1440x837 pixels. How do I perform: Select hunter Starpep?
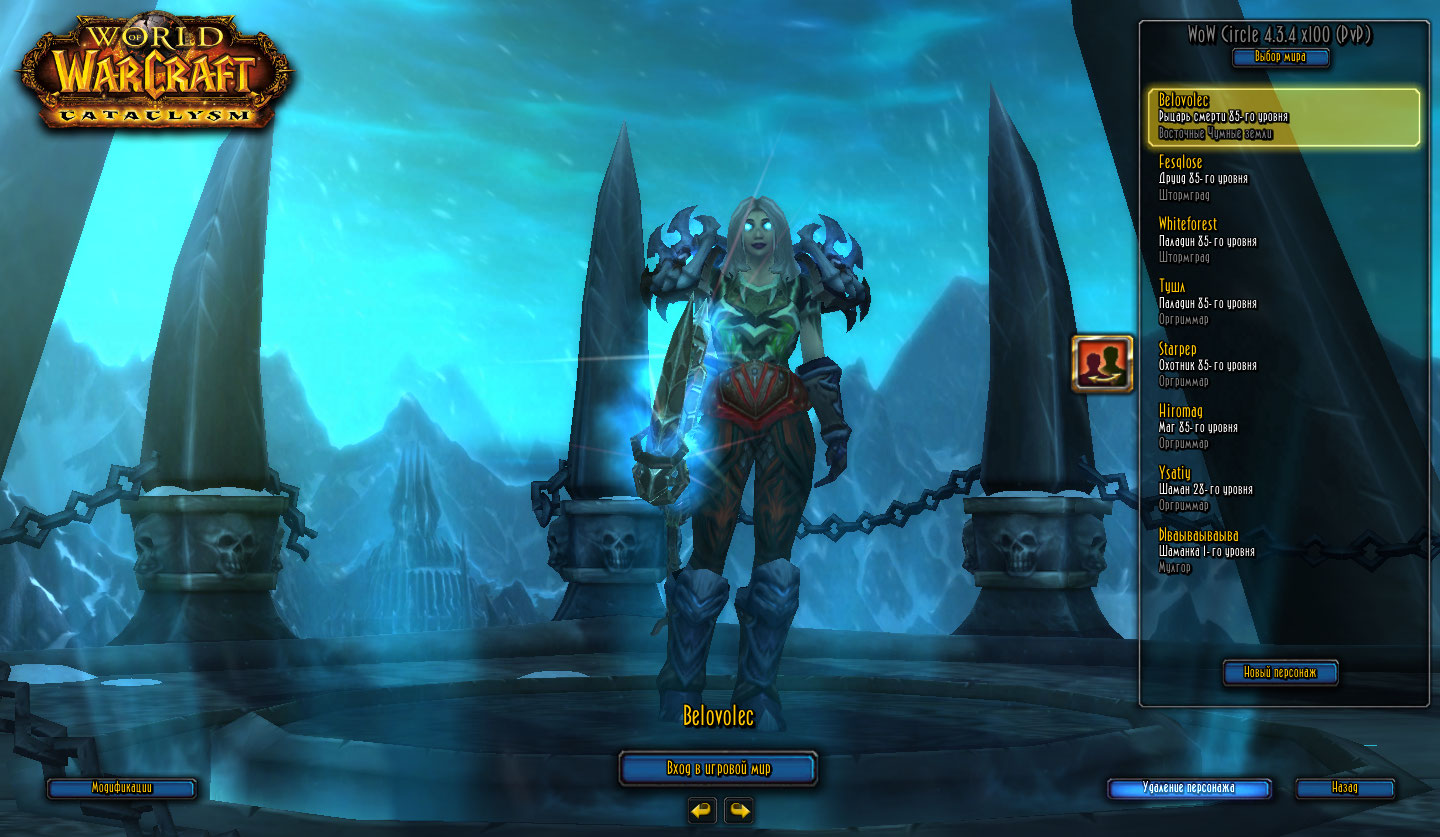[x=1285, y=364]
